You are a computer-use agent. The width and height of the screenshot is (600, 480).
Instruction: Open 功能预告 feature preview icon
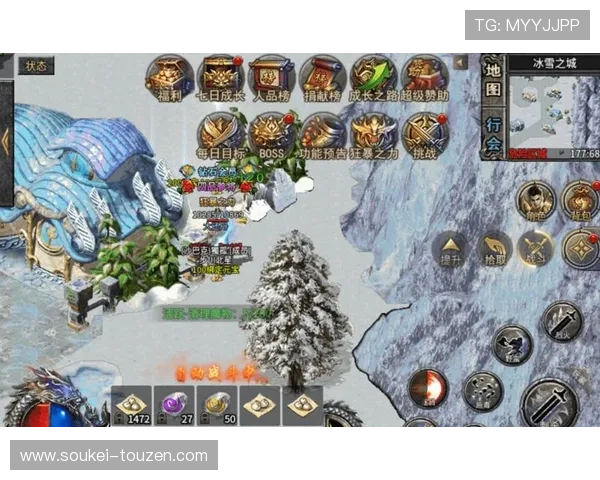pyautogui.click(x=322, y=134)
